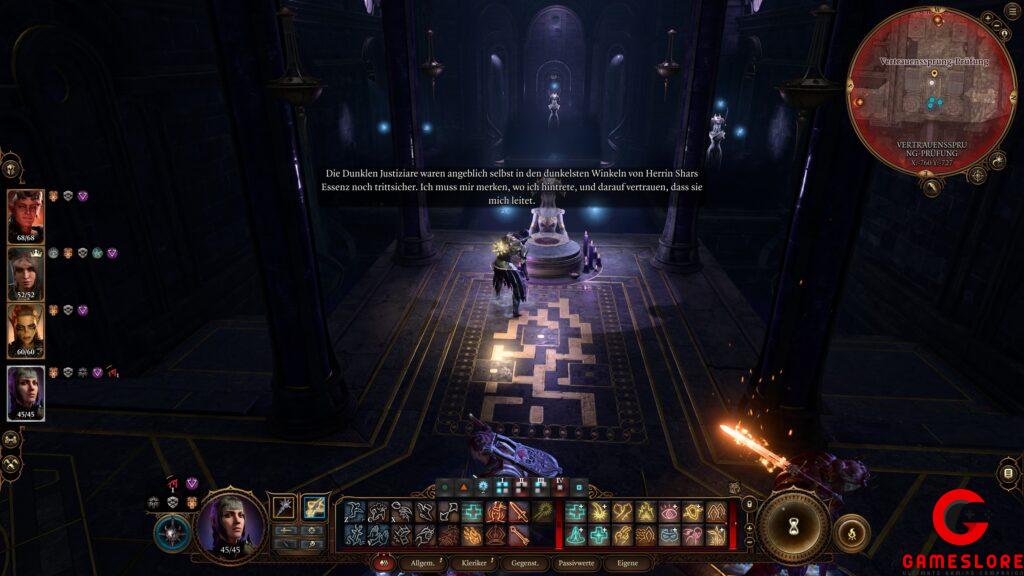
Task: Open the active character portrait in hotbar
Action: [x=231, y=523]
